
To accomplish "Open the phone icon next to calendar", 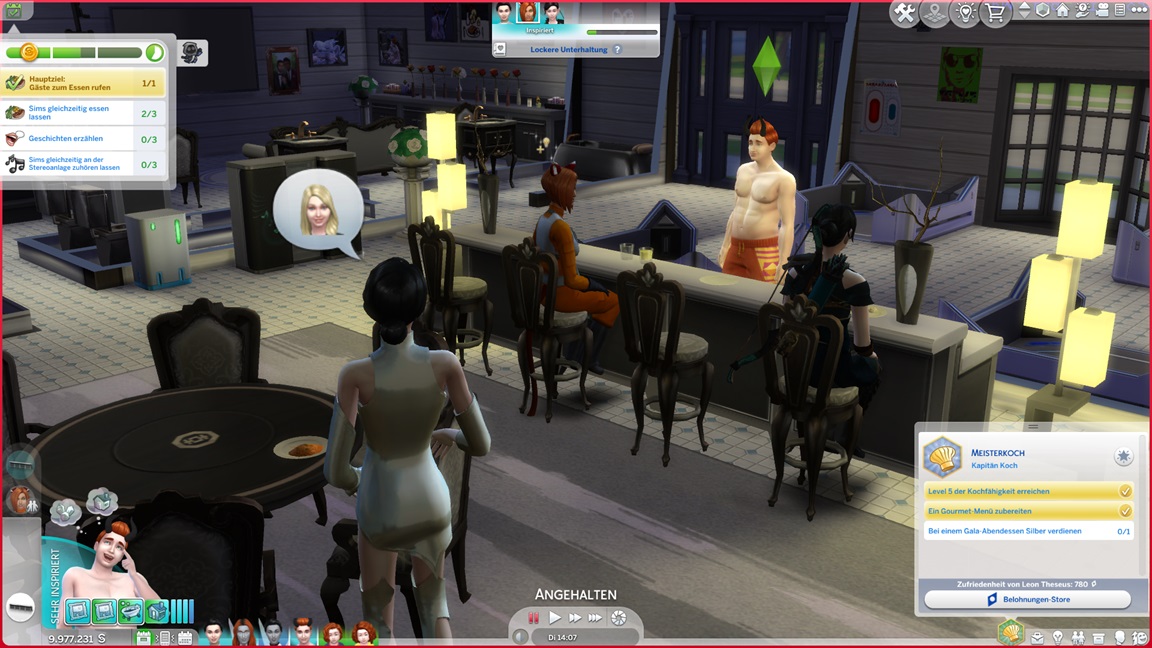I will point(166,637).
